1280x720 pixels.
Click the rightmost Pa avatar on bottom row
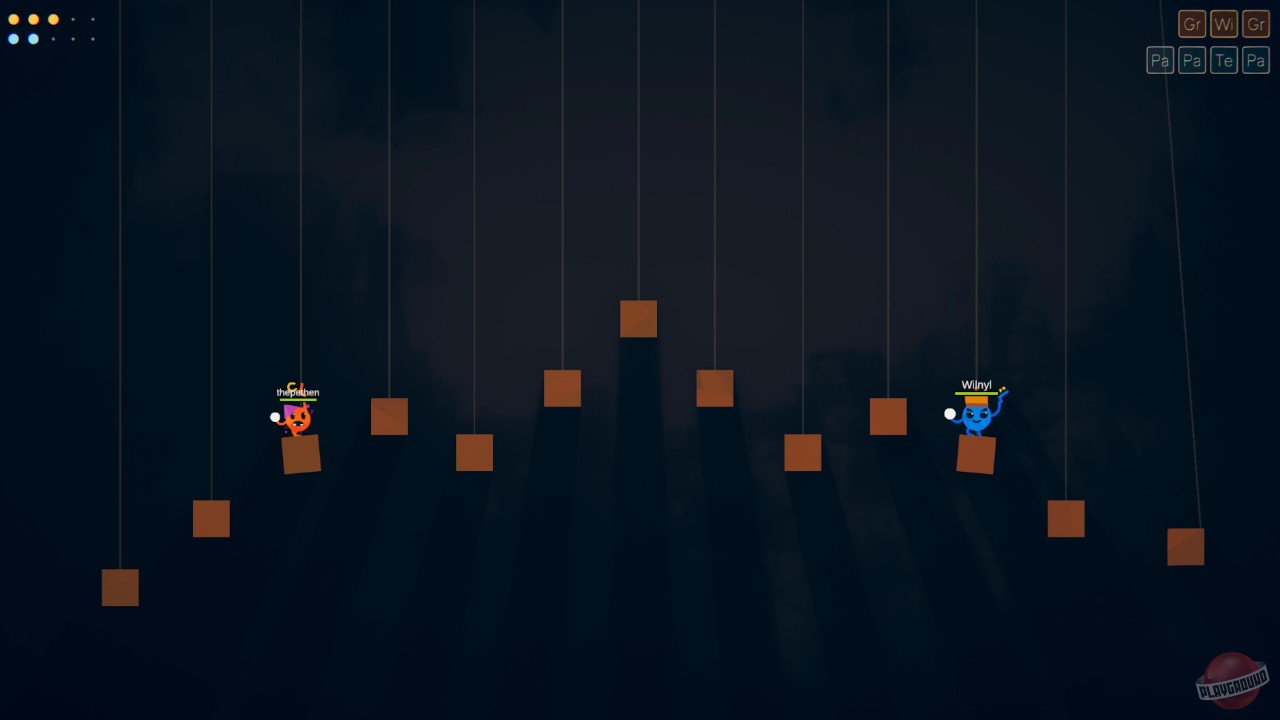point(1256,60)
